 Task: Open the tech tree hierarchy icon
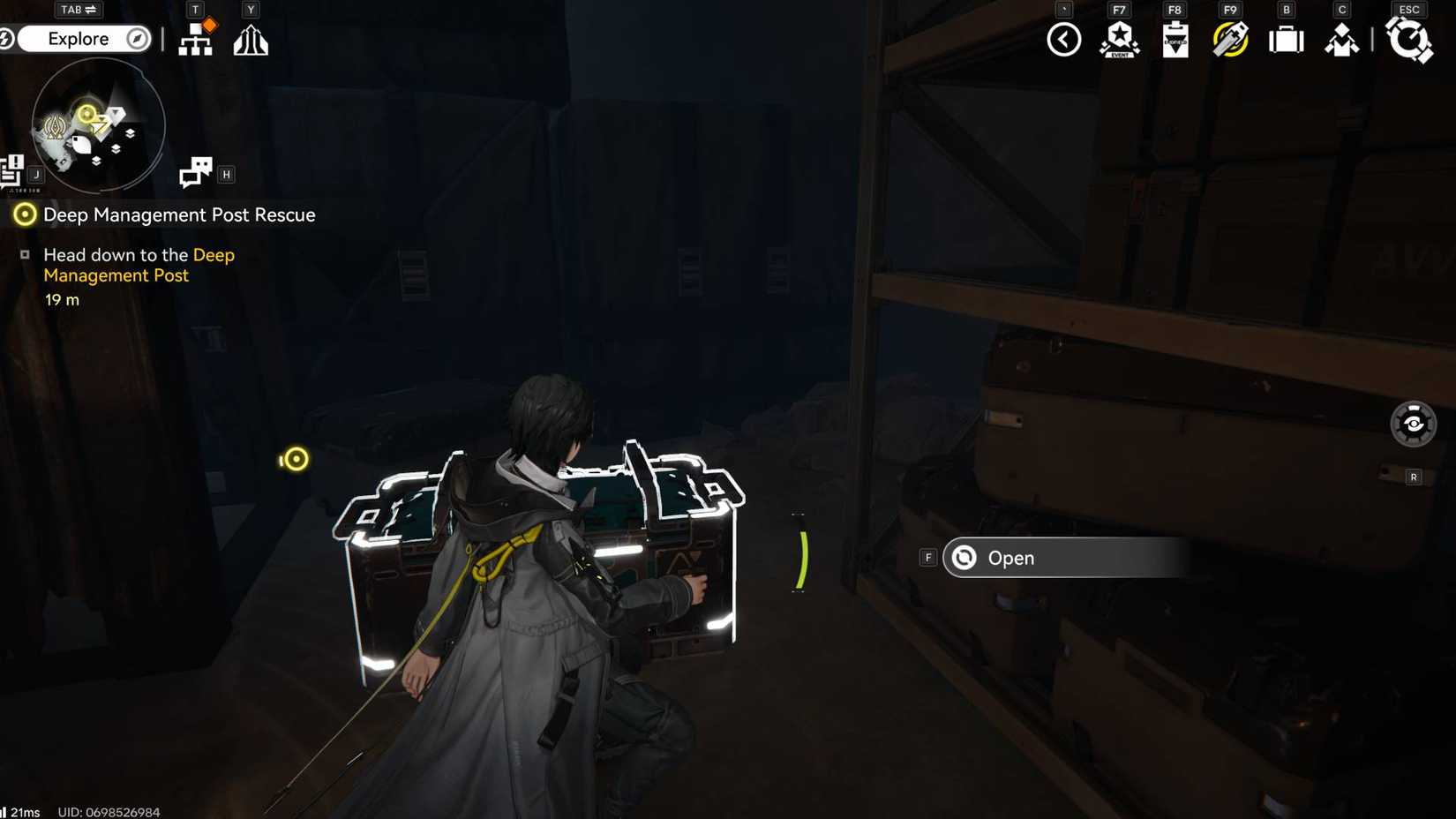tap(195, 40)
